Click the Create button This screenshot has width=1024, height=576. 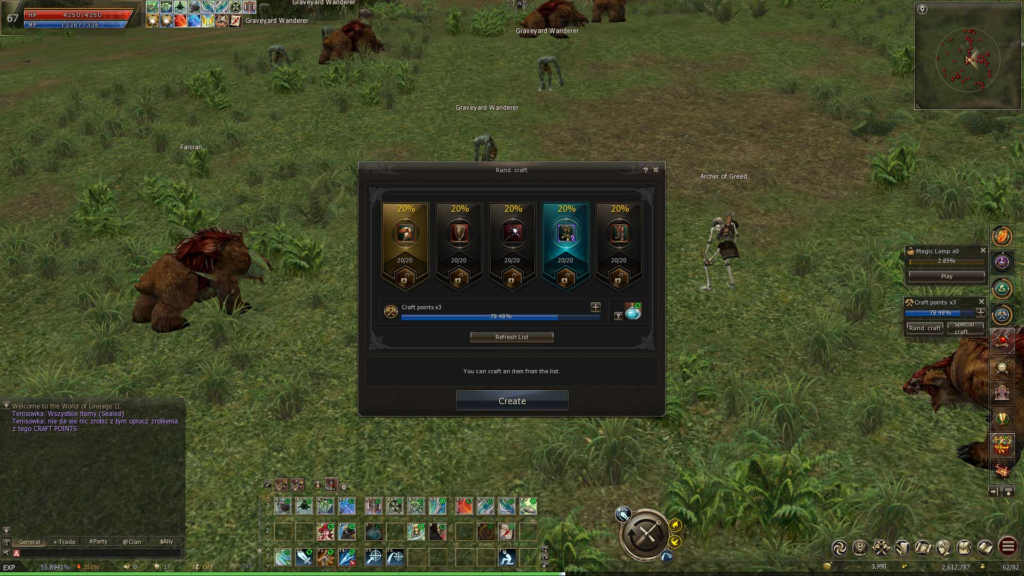click(512, 401)
